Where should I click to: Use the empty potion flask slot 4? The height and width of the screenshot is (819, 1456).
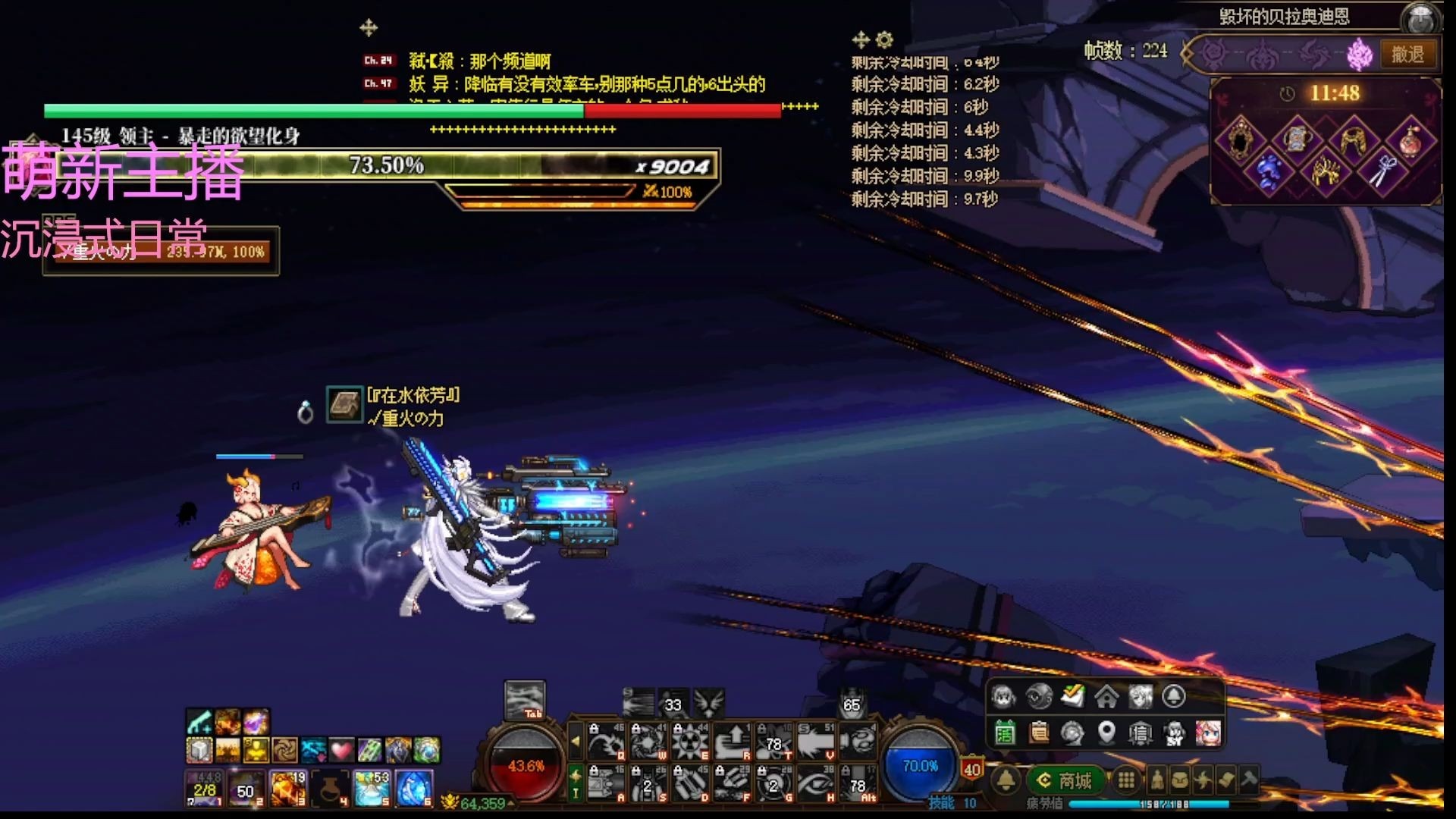pos(330,788)
